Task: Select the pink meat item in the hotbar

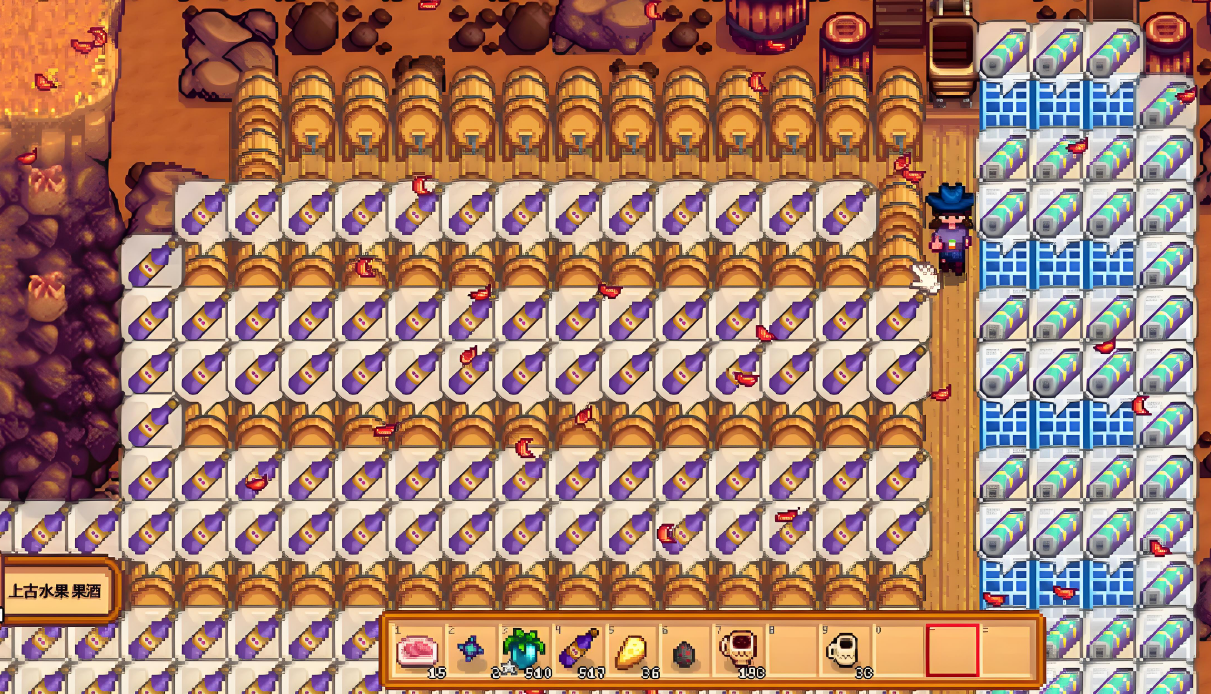Action: coord(416,651)
